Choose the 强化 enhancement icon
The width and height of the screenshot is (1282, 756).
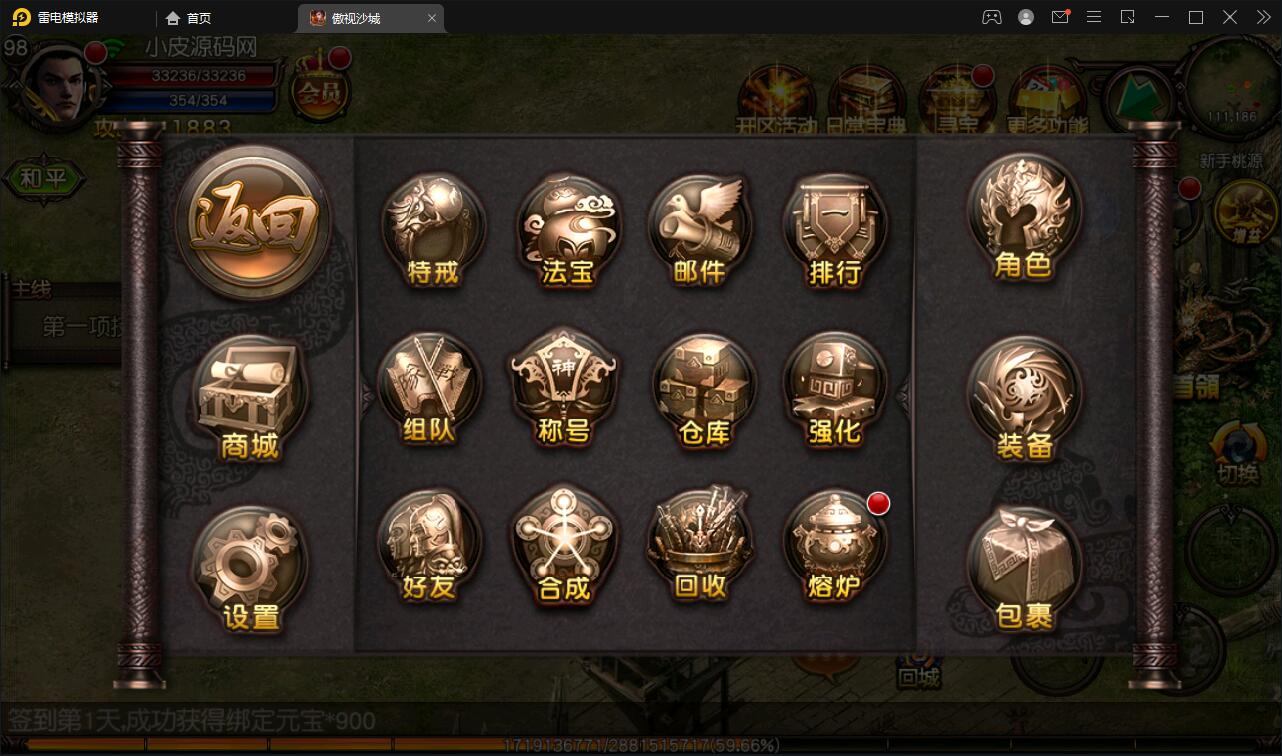pos(834,390)
